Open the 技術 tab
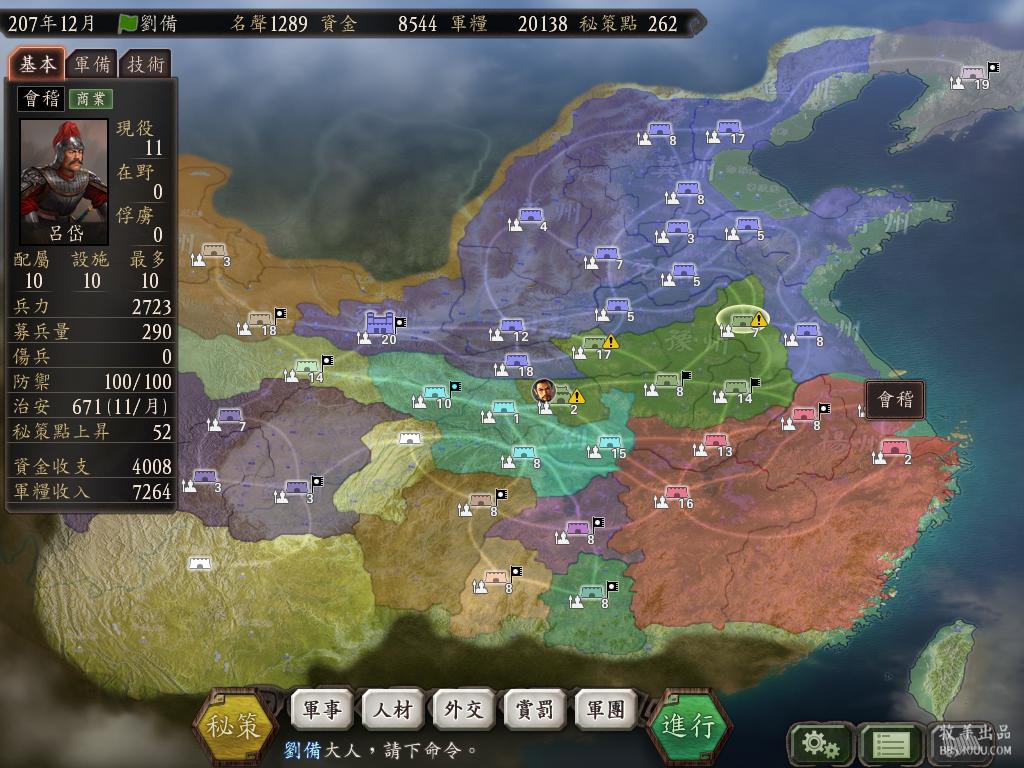 point(145,65)
